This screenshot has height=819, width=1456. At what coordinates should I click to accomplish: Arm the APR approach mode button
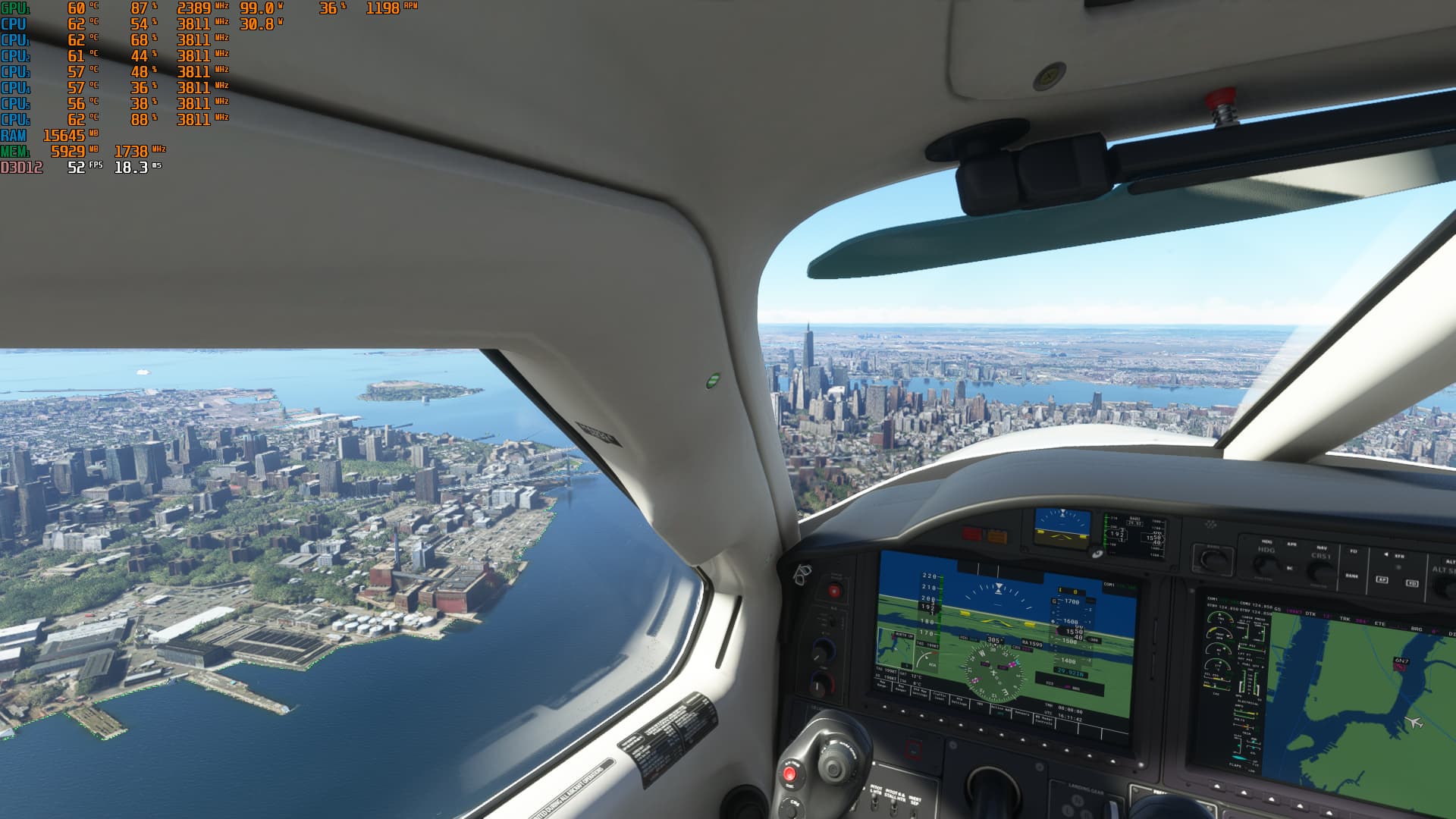click(1292, 544)
